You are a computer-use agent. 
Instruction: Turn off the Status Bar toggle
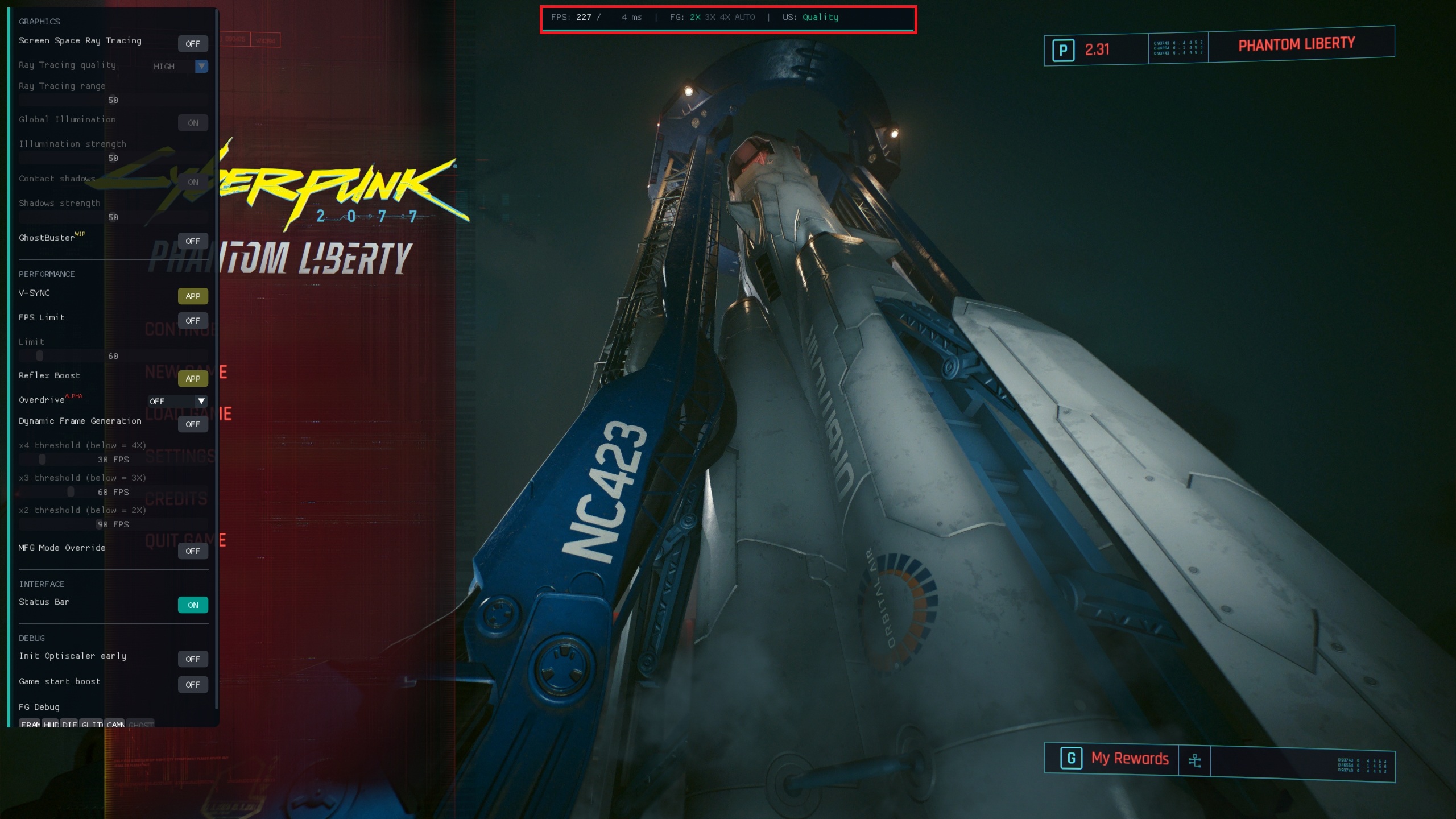193,605
